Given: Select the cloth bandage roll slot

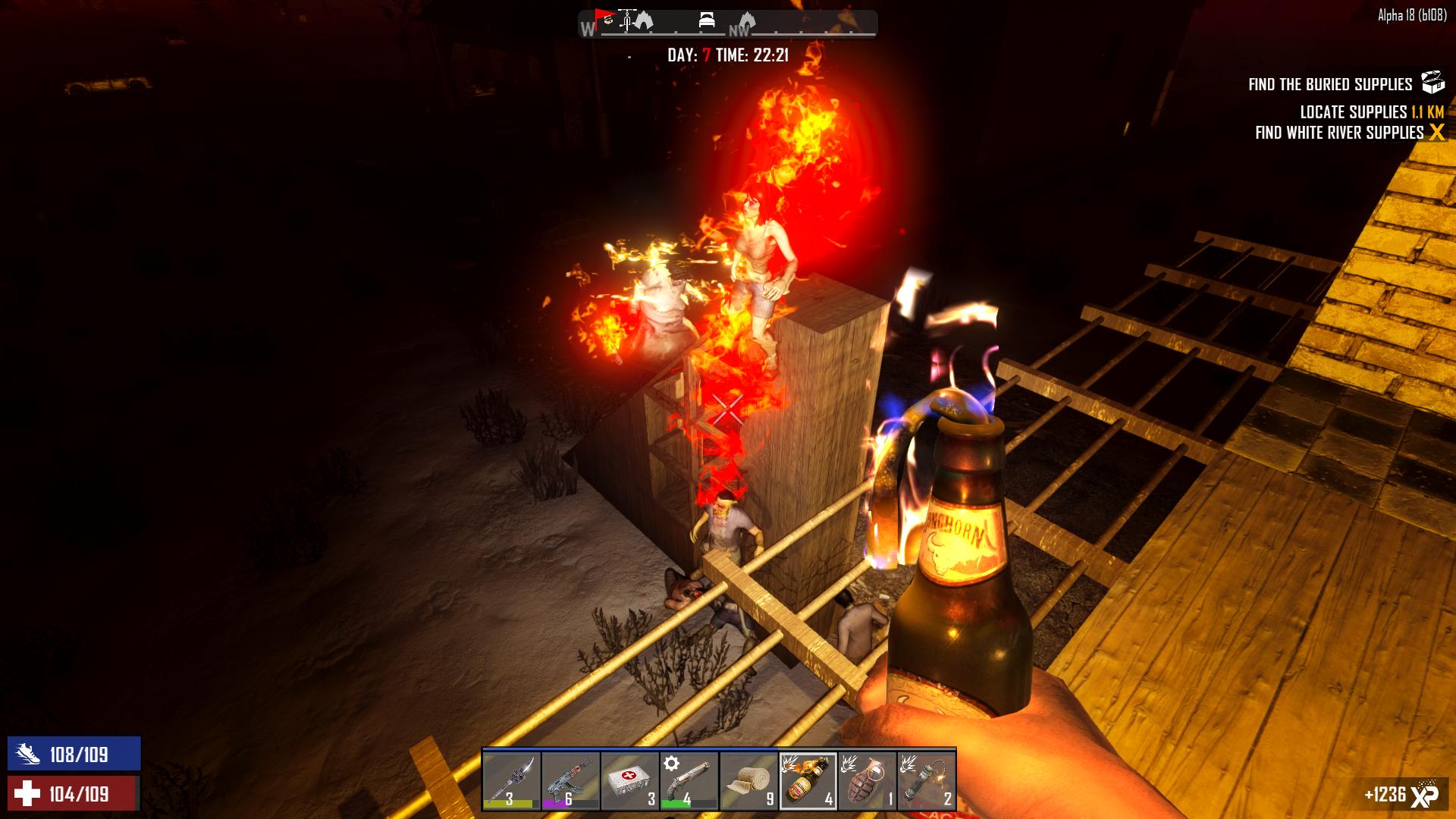Looking at the screenshot, I should [x=748, y=780].
